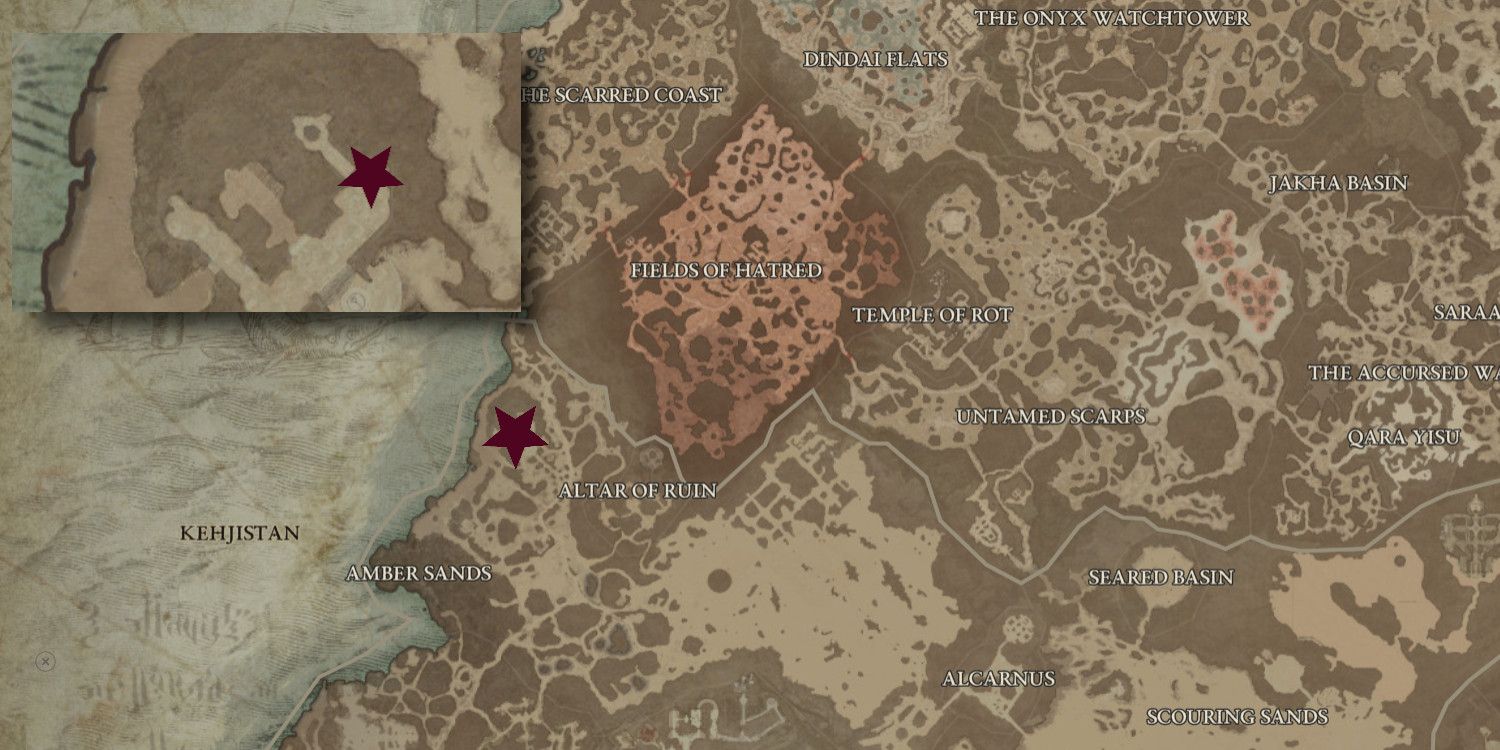Select the Untamed Scarps area text
The image size is (1500, 750).
(1052, 417)
